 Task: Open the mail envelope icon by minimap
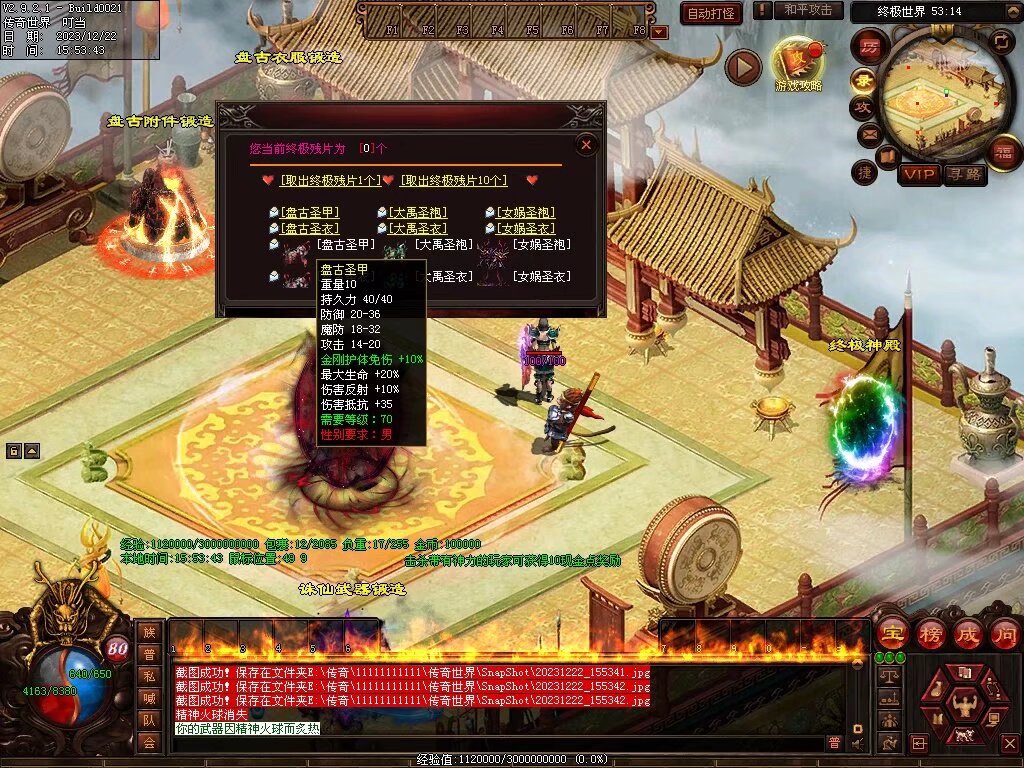click(x=868, y=133)
